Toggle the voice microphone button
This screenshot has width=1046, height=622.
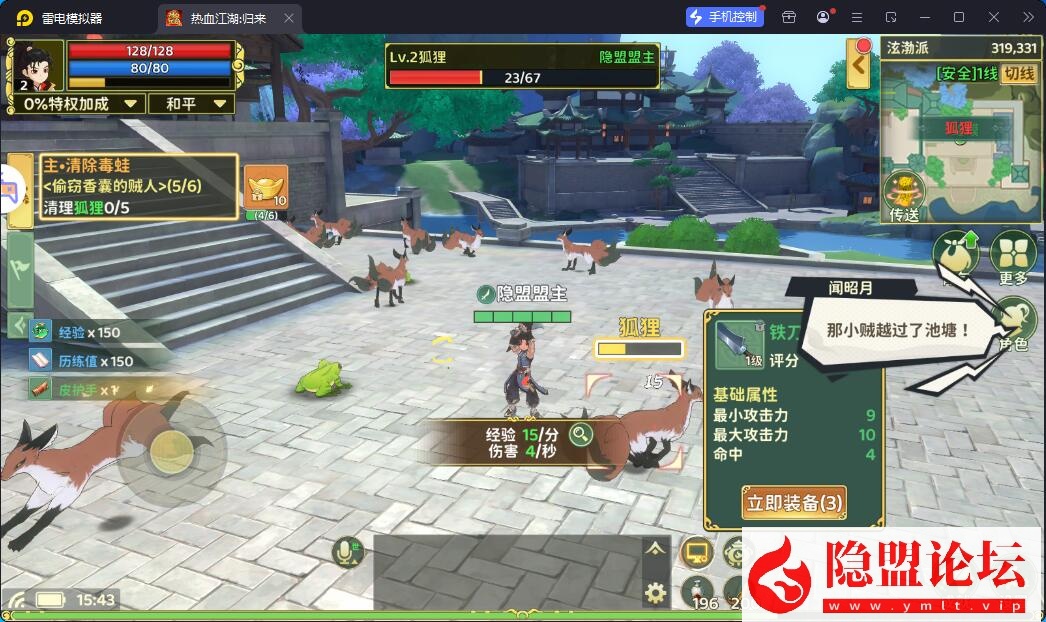(348, 552)
